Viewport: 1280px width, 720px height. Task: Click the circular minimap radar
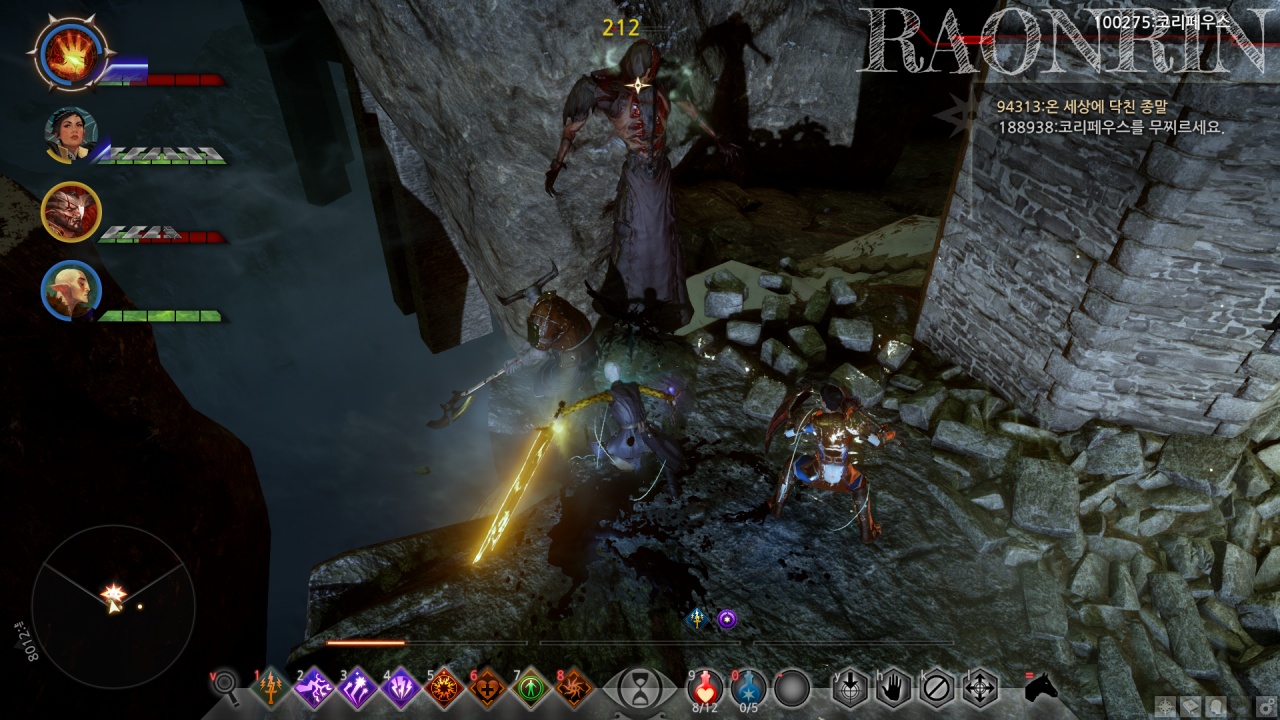point(113,594)
